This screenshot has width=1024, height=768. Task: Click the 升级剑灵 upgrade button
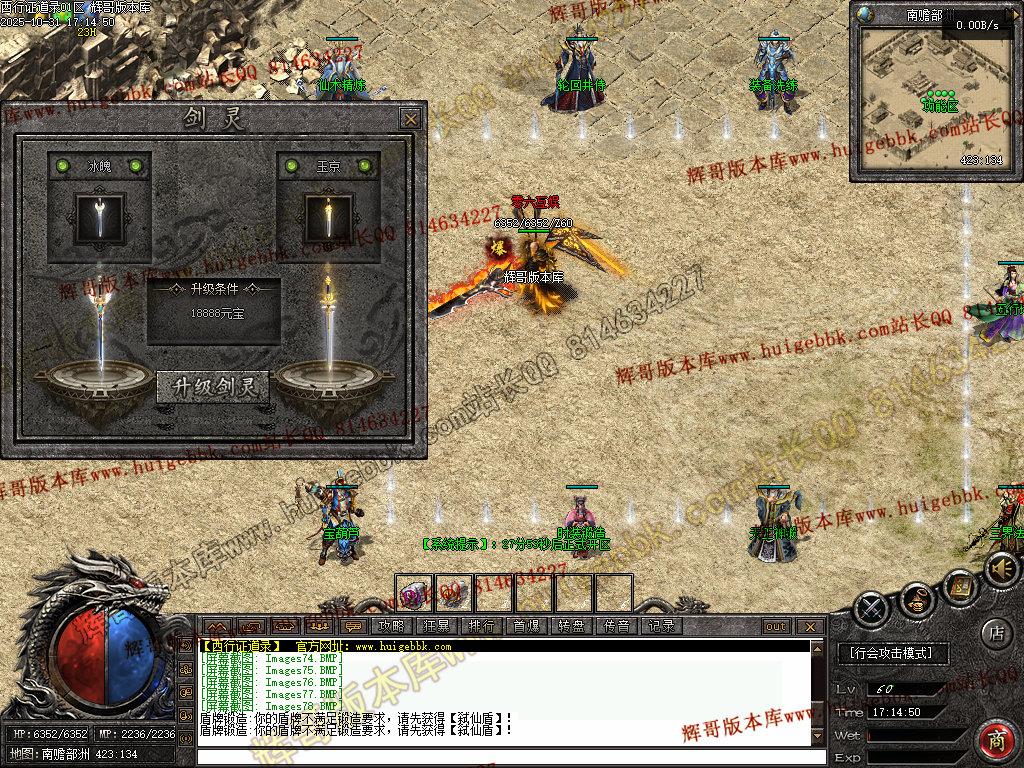pyautogui.click(x=213, y=387)
